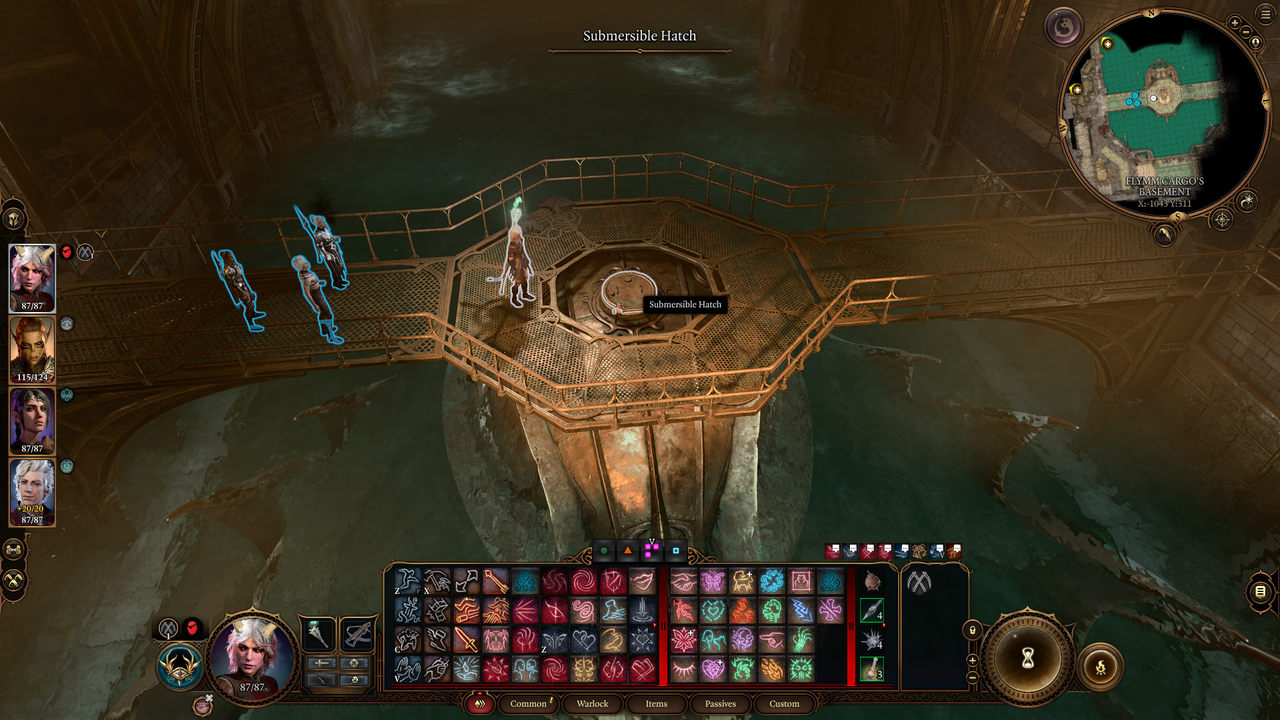
Task: Choose the Astarion party portrait
Action: click(x=32, y=488)
